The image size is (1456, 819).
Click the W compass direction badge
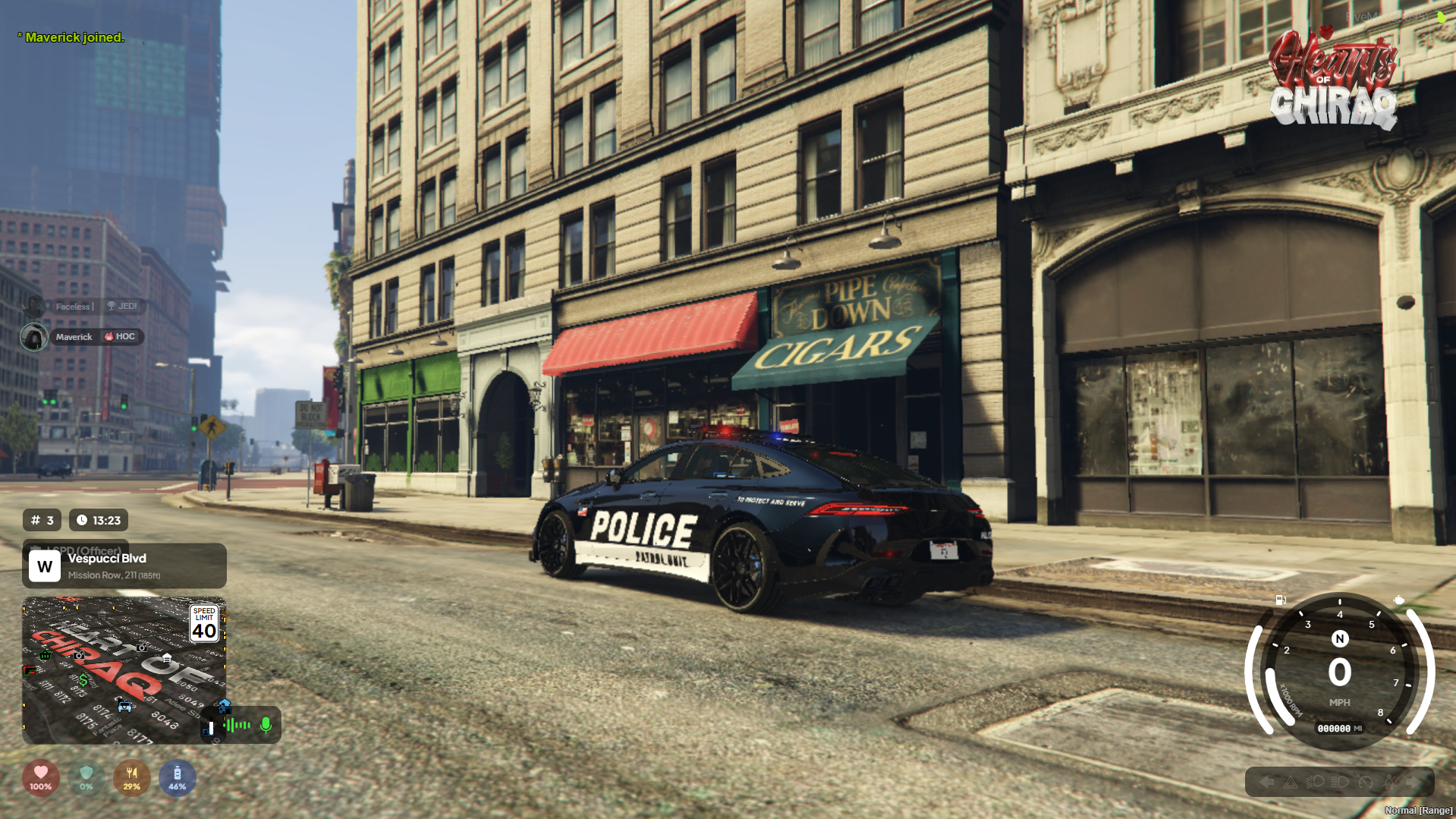[45, 566]
